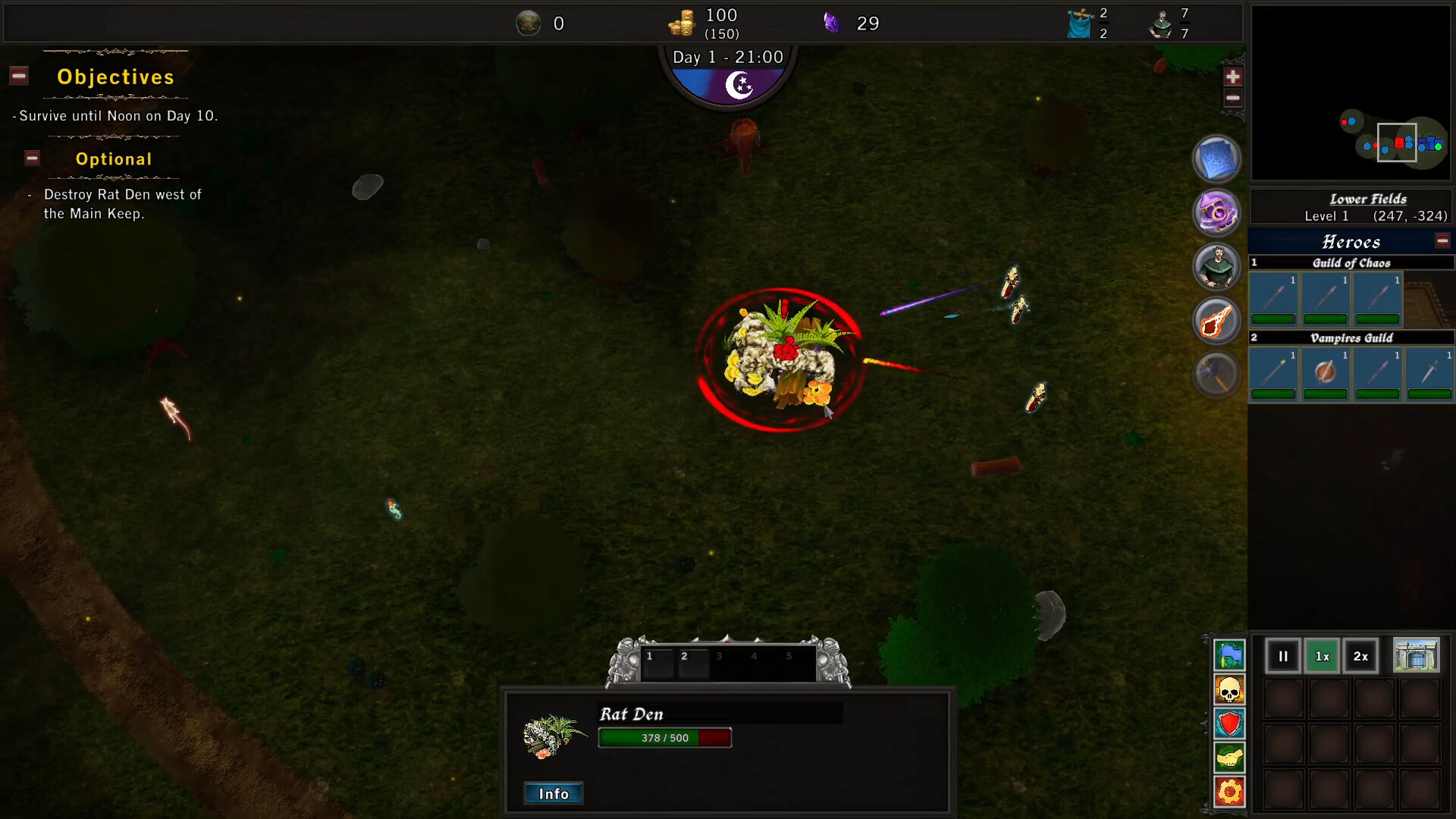Open the skull enemies panel icon
This screenshot has width=1456, height=819.
(1230, 690)
